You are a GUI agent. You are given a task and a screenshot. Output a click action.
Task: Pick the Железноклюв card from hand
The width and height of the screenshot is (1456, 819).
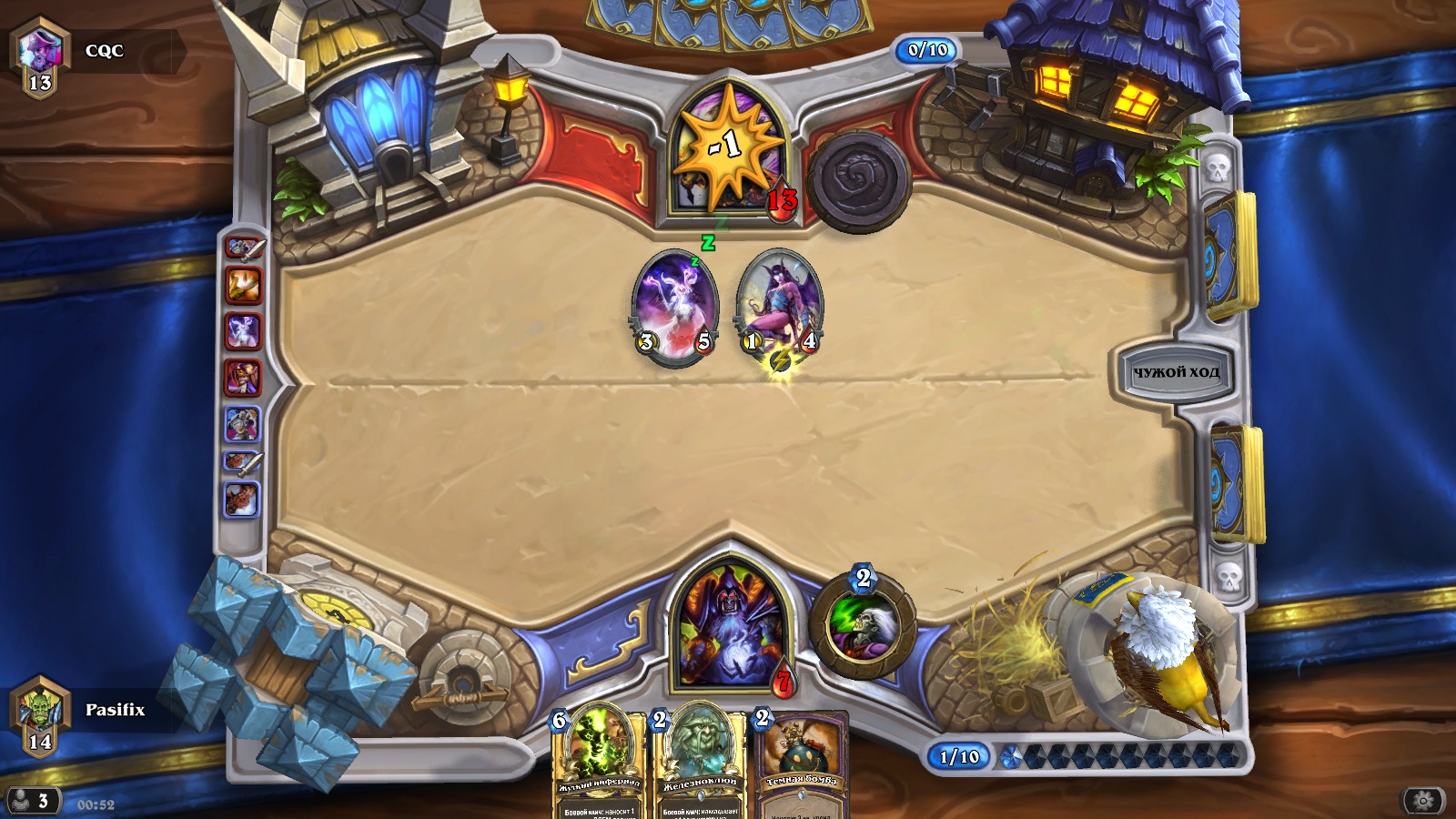[699, 763]
